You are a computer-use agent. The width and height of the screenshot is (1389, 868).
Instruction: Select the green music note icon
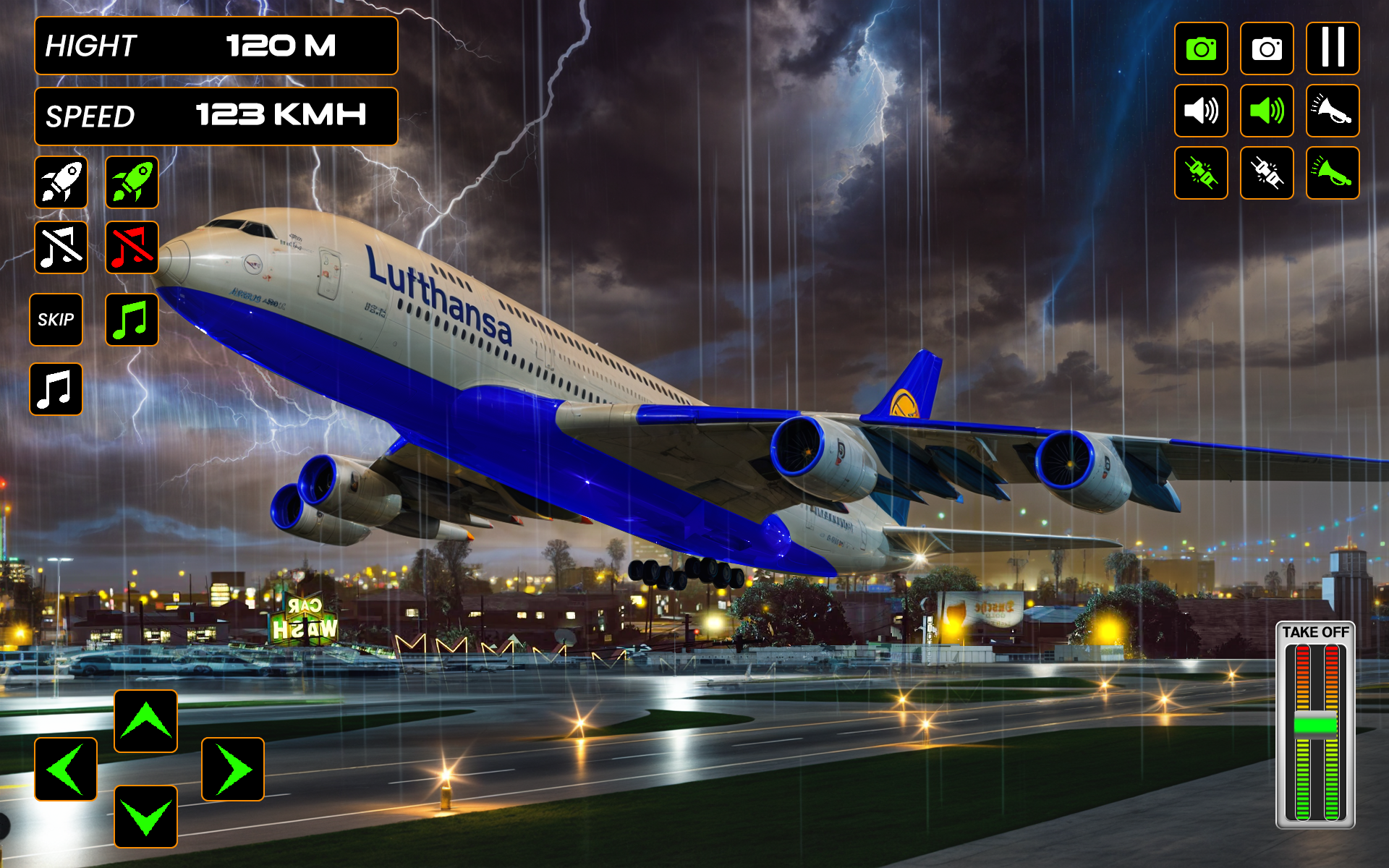point(132,320)
